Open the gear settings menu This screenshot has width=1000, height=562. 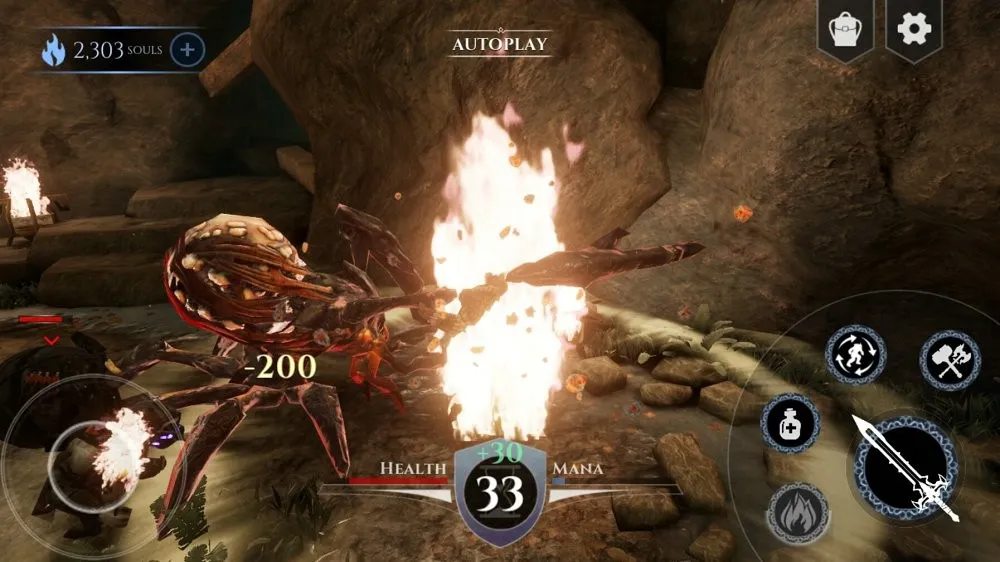point(914,29)
